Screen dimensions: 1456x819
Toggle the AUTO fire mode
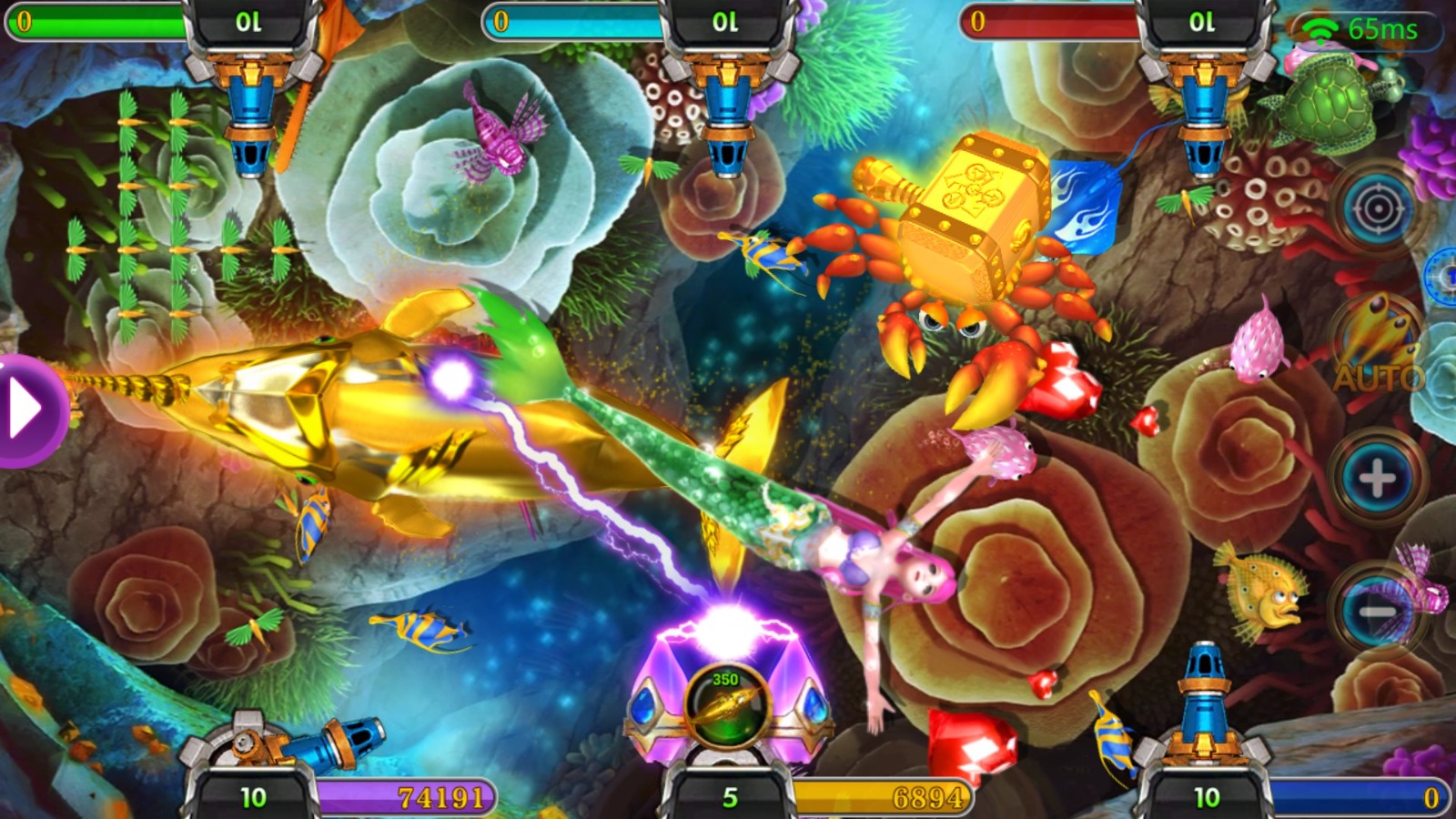(x=1378, y=350)
